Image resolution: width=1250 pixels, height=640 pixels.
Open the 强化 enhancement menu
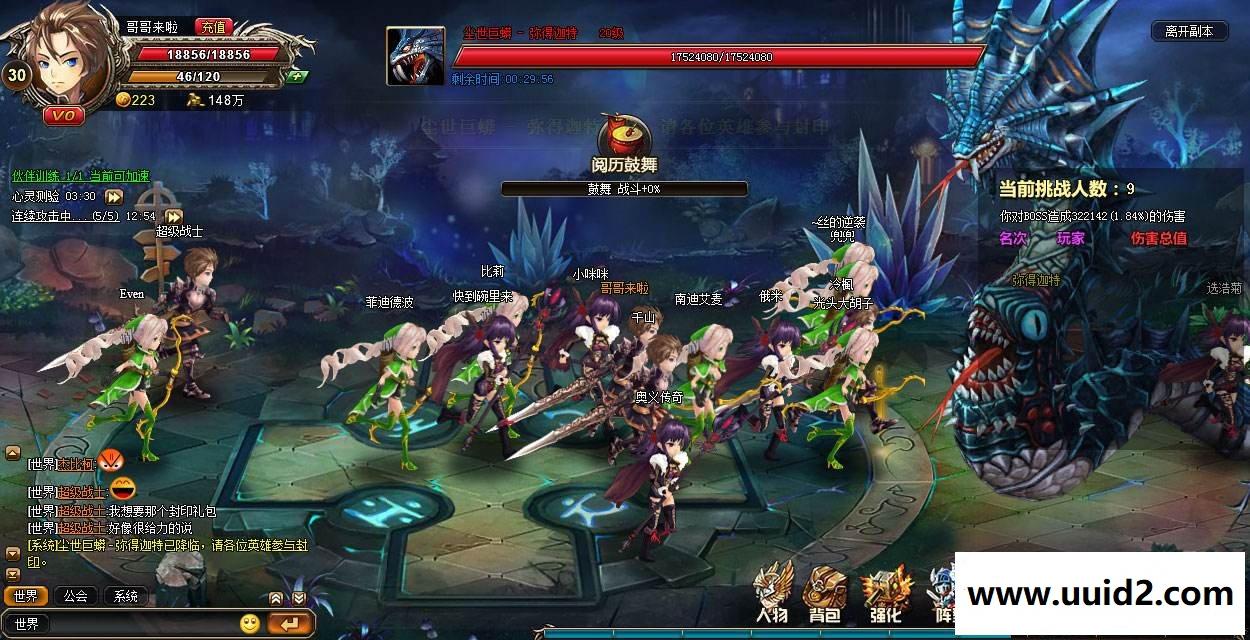[x=884, y=595]
